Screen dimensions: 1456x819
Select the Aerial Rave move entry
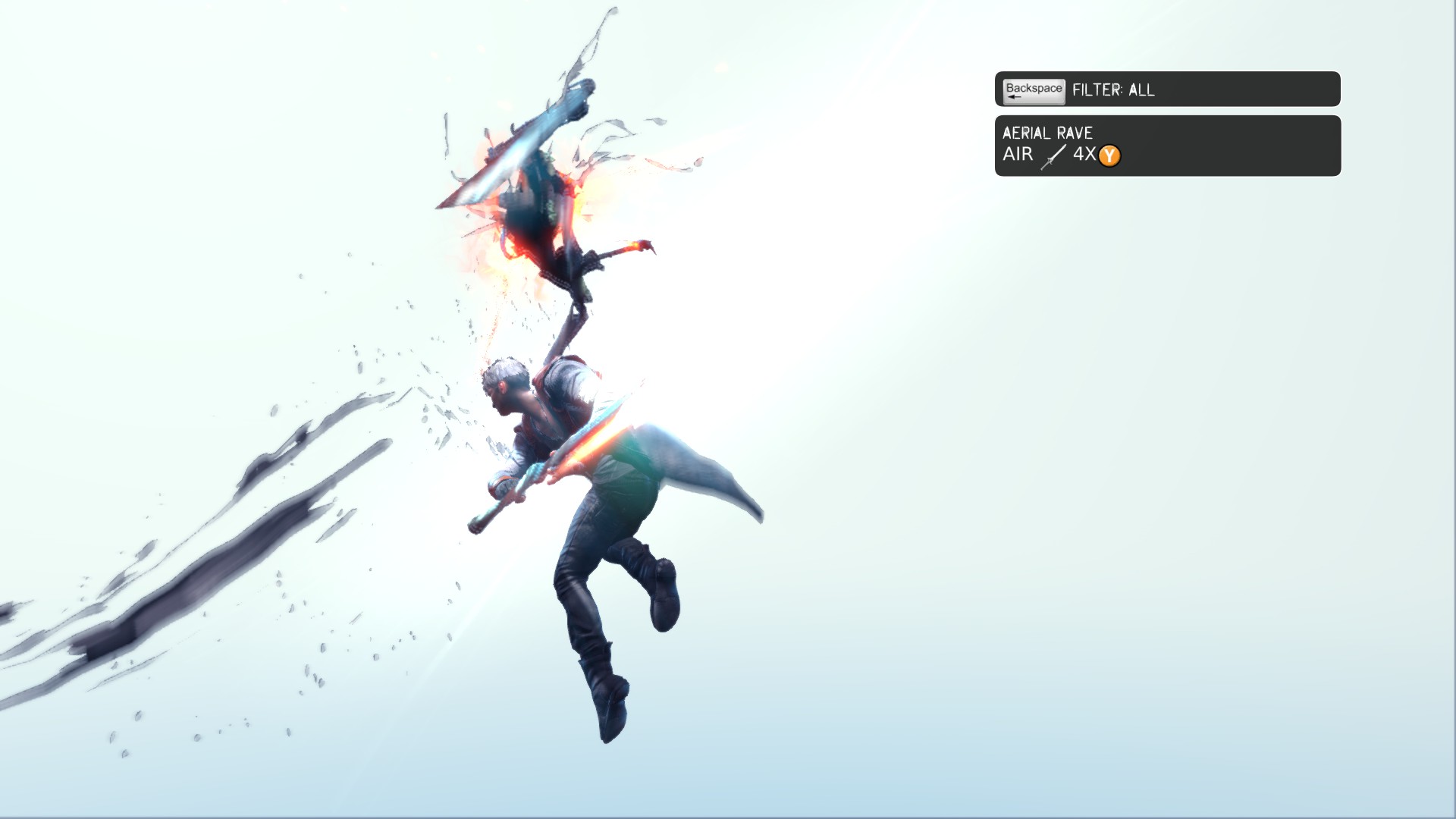tap(1167, 146)
